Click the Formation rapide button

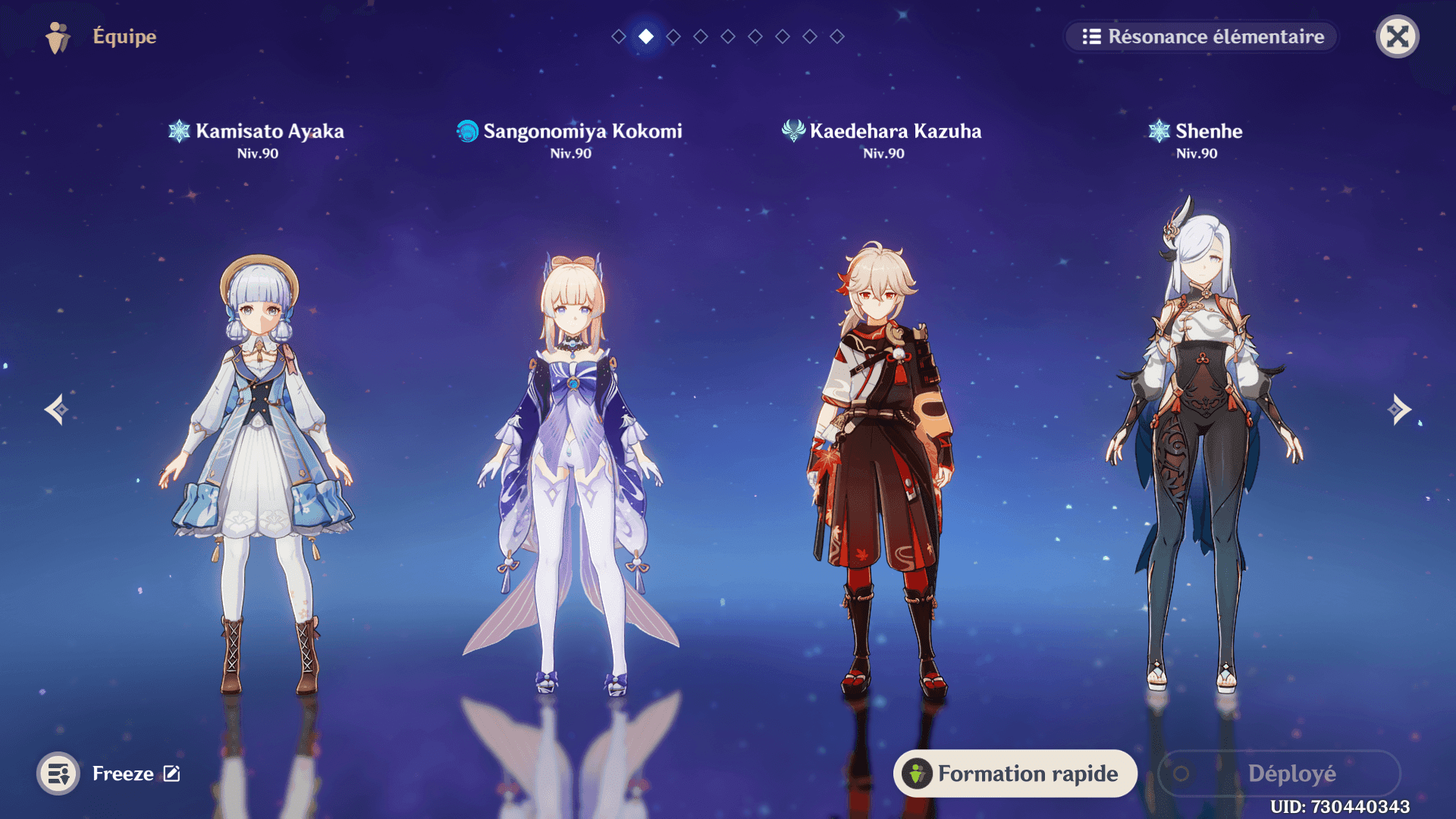[x=1015, y=773]
